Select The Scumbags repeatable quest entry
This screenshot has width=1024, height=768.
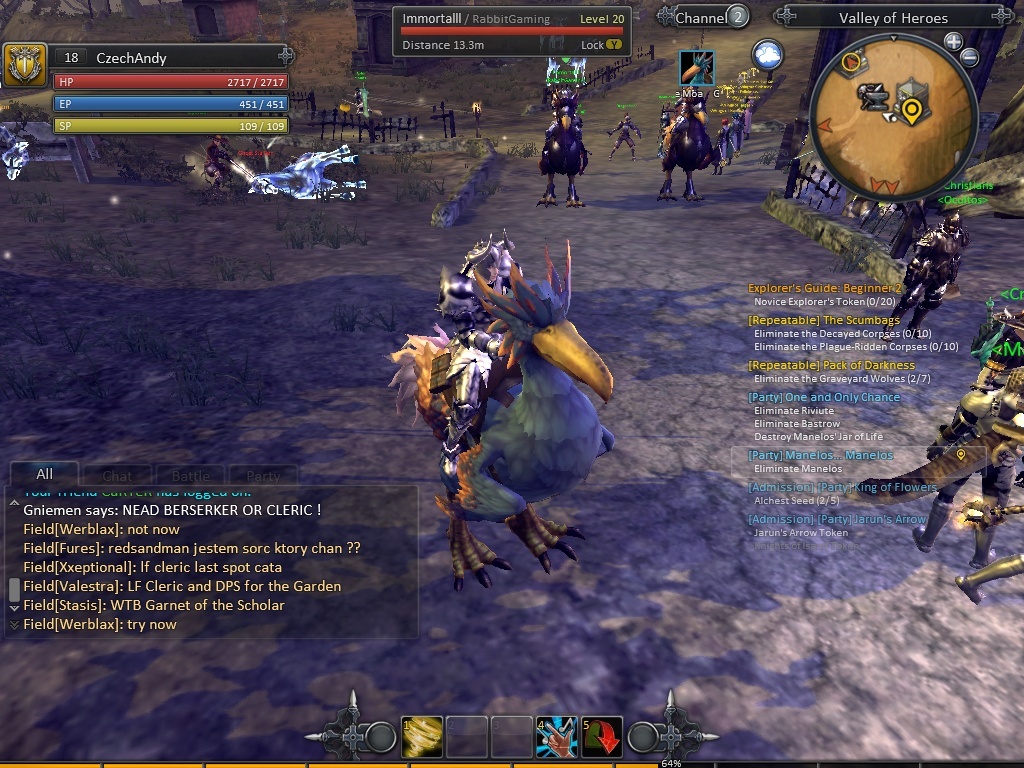[x=824, y=320]
